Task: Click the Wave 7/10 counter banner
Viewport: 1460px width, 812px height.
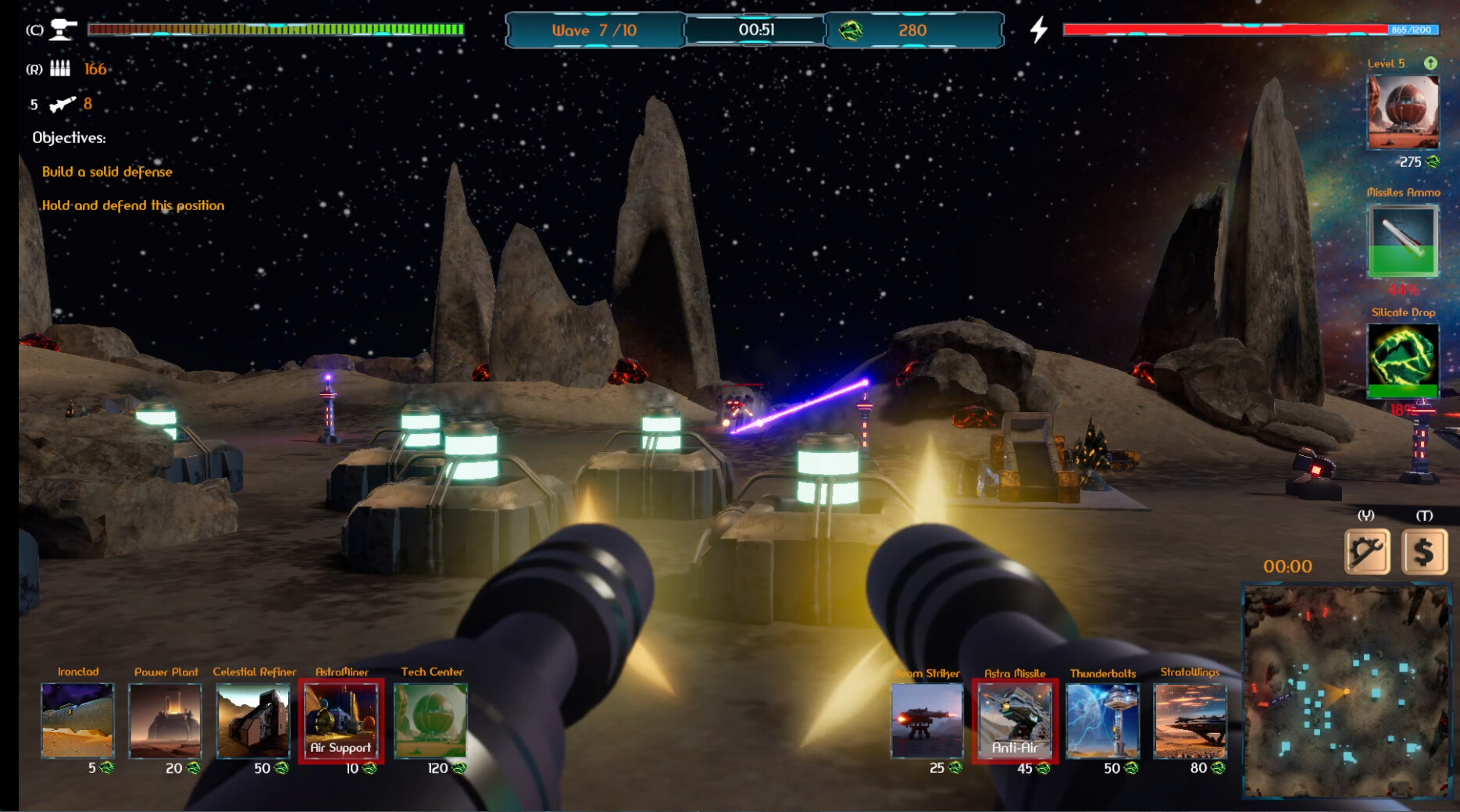Action: [x=594, y=30]
